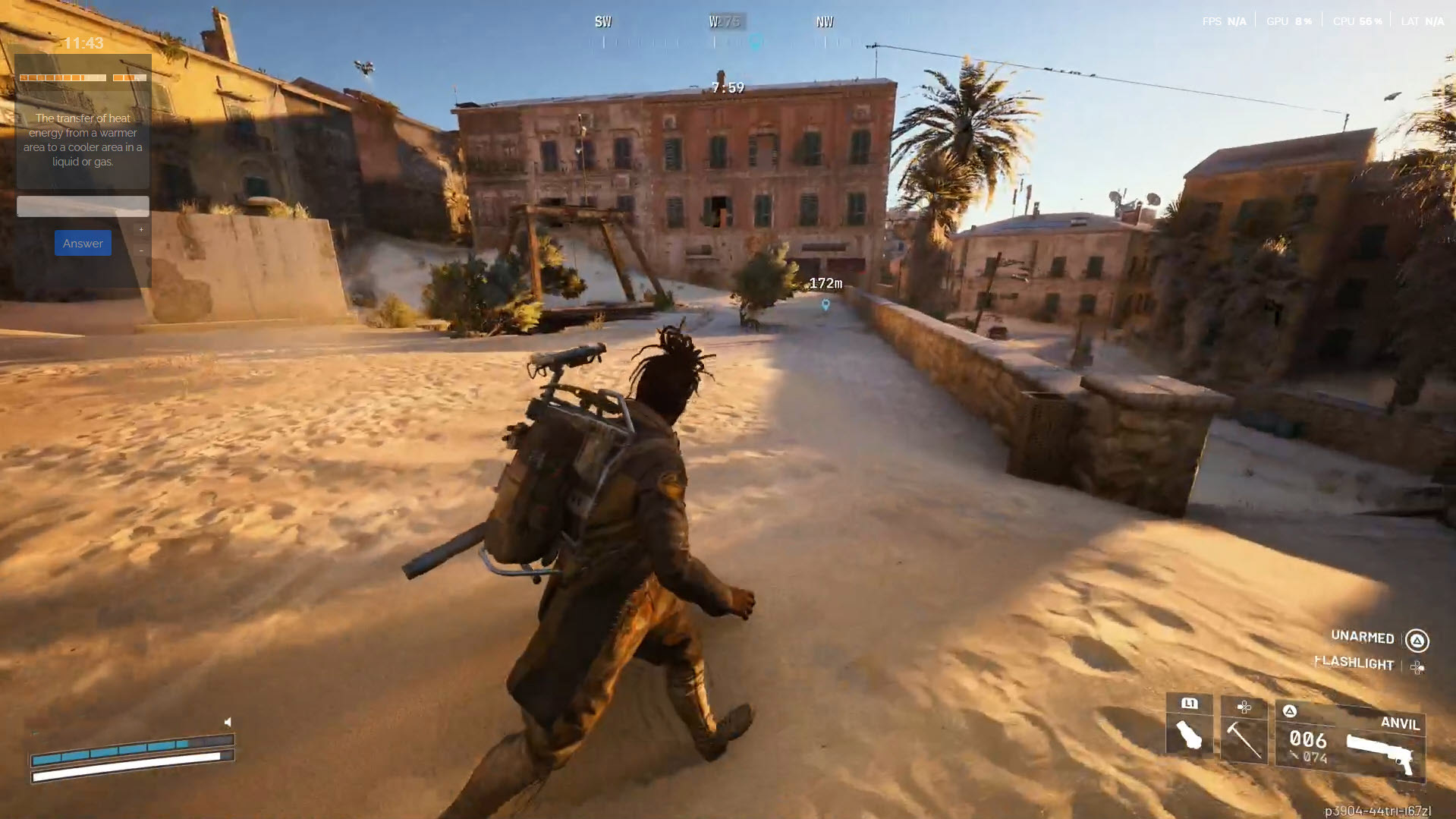The height and width of the screenshot is (819, 1456).
Task: Click the blue waypoint marker showing 172m
Action: pyautogui.click(x=825, y=304)
